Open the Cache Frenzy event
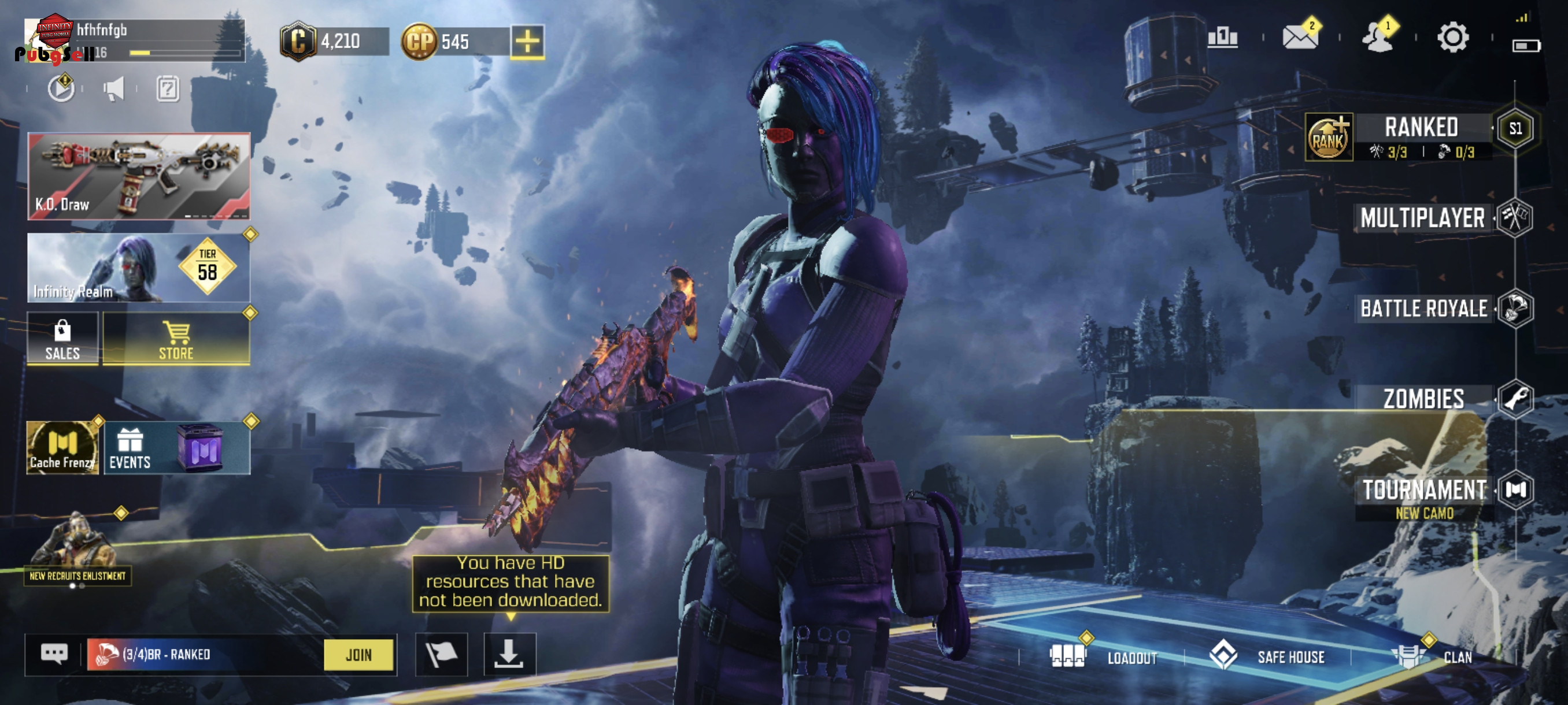 (x=62, y=448)
